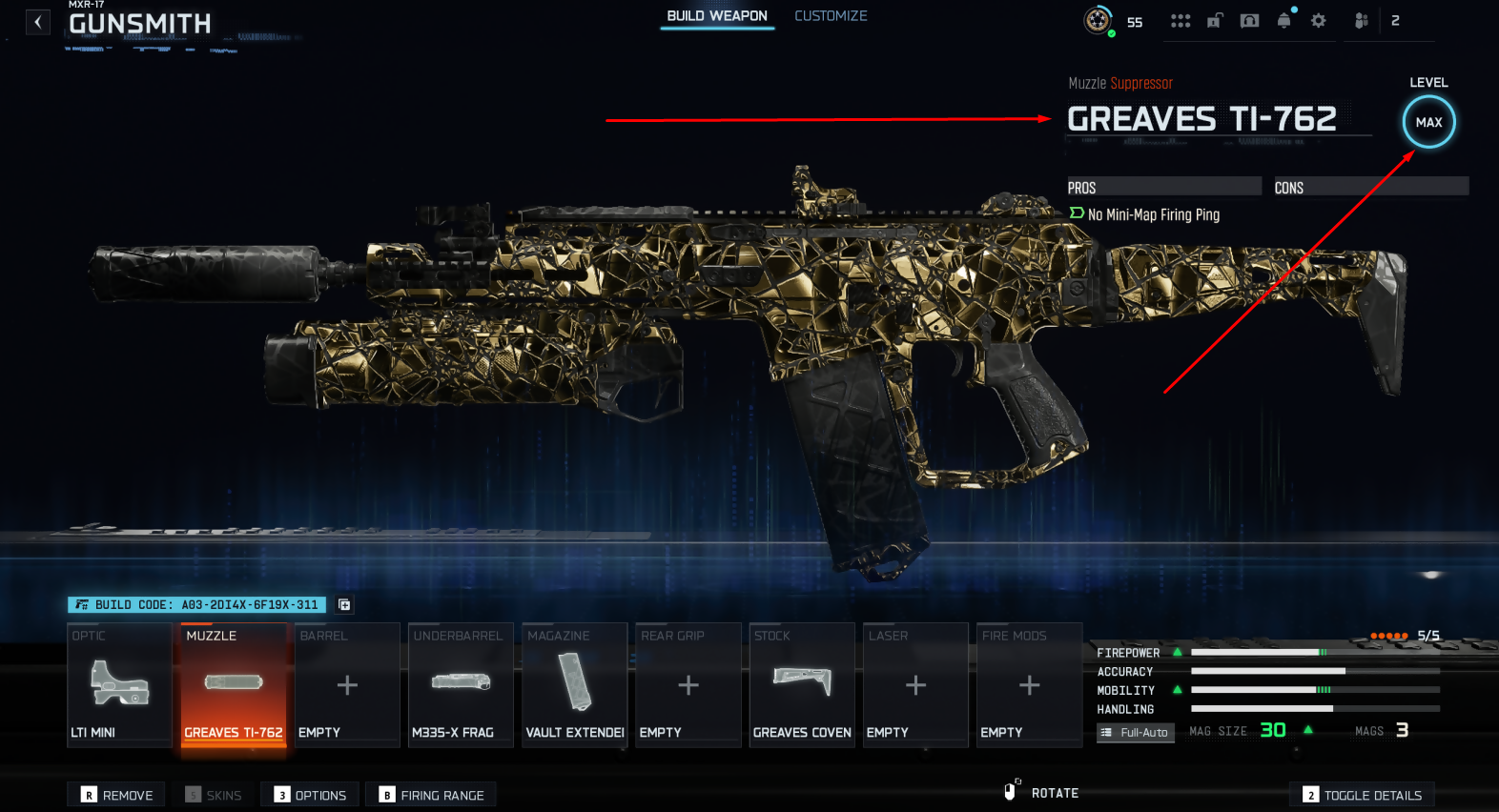Choose the Underbarrel M335-X Frag slot

[x=461, y=684]
